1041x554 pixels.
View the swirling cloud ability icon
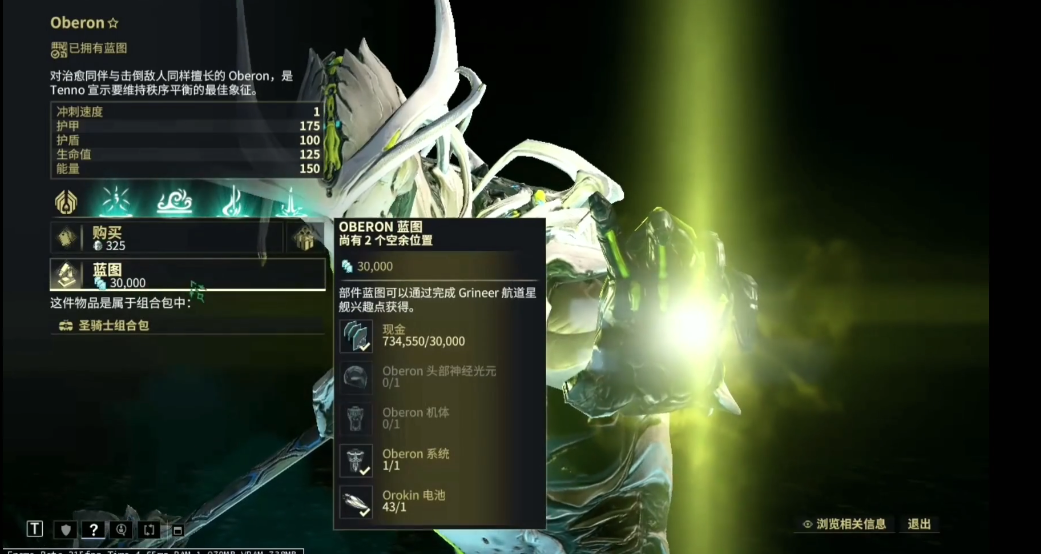pos(174,202)
